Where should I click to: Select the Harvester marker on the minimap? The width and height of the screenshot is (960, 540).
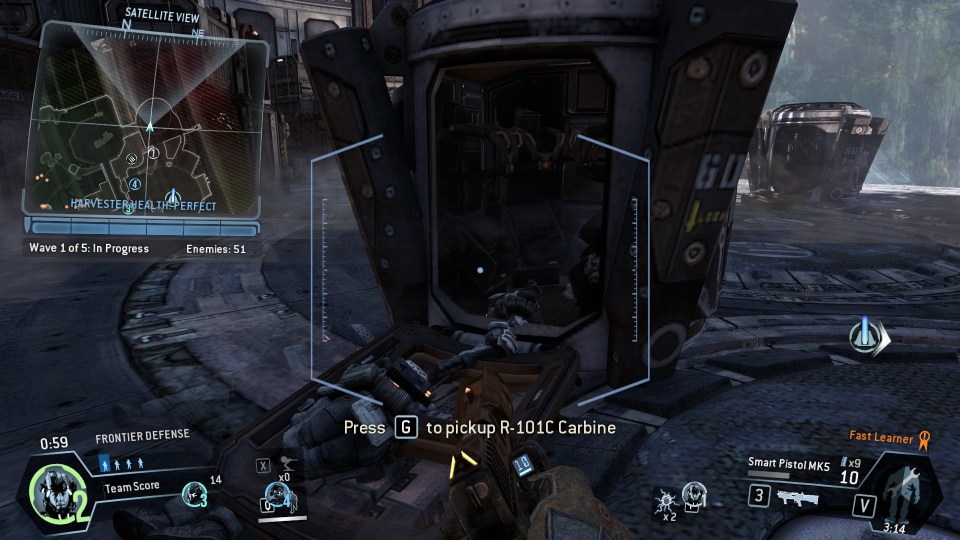pos(171,193)
